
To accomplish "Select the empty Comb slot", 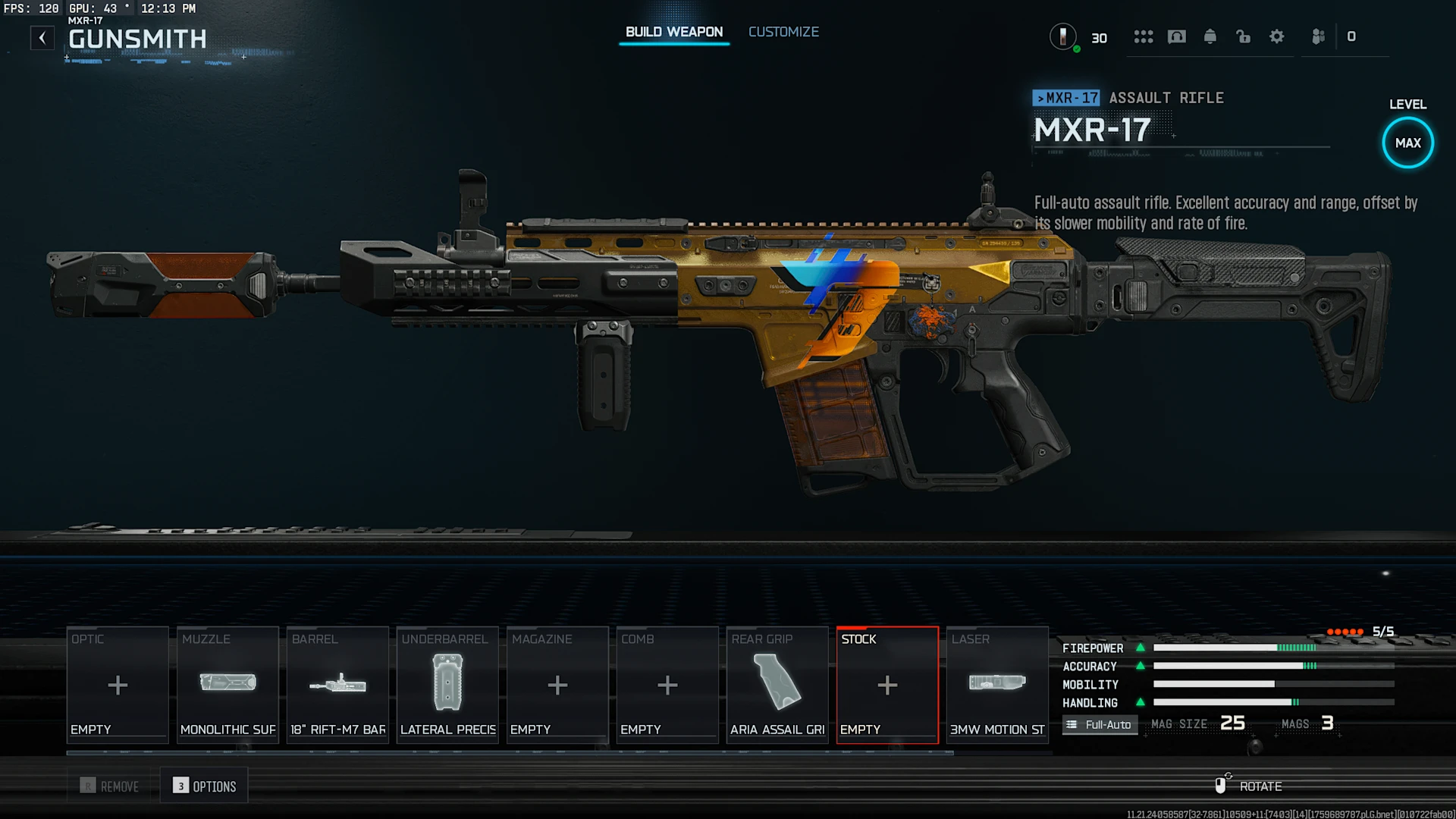I will [x=667, y=685].
